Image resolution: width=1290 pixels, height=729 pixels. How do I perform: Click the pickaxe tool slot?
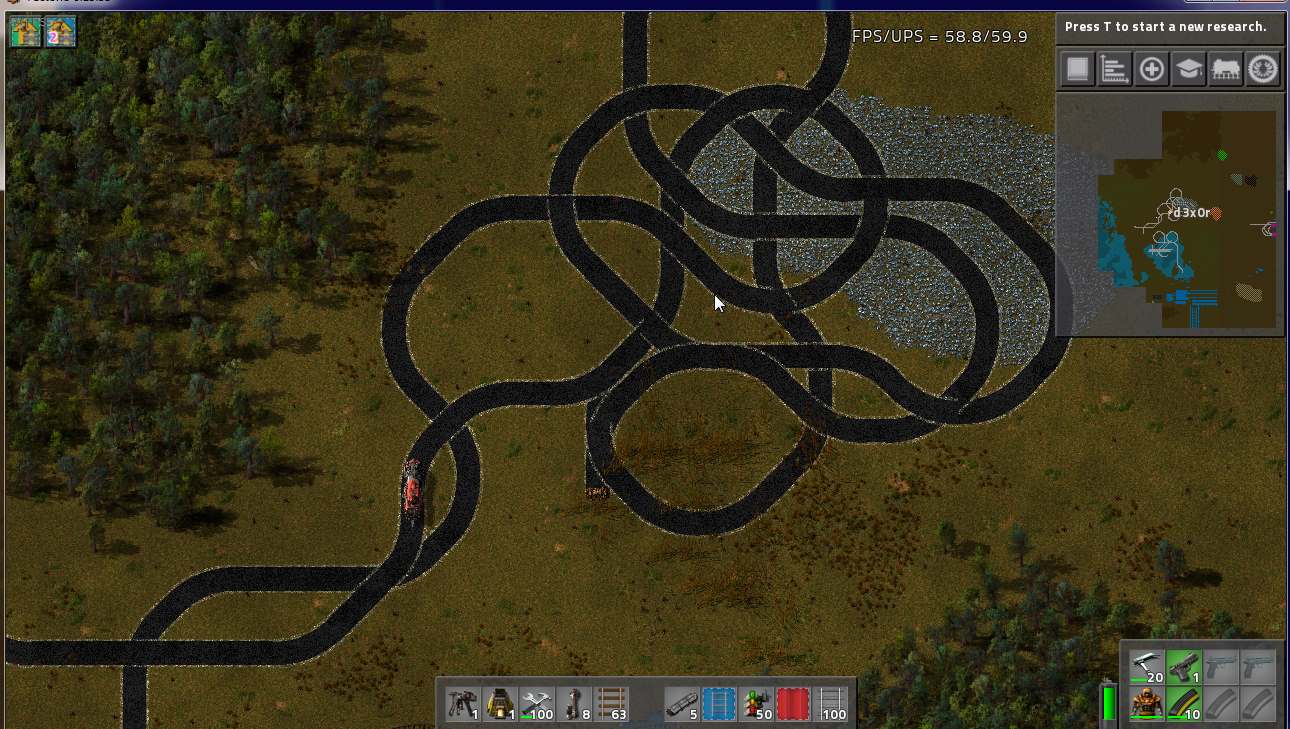(x=1147, y=667)
